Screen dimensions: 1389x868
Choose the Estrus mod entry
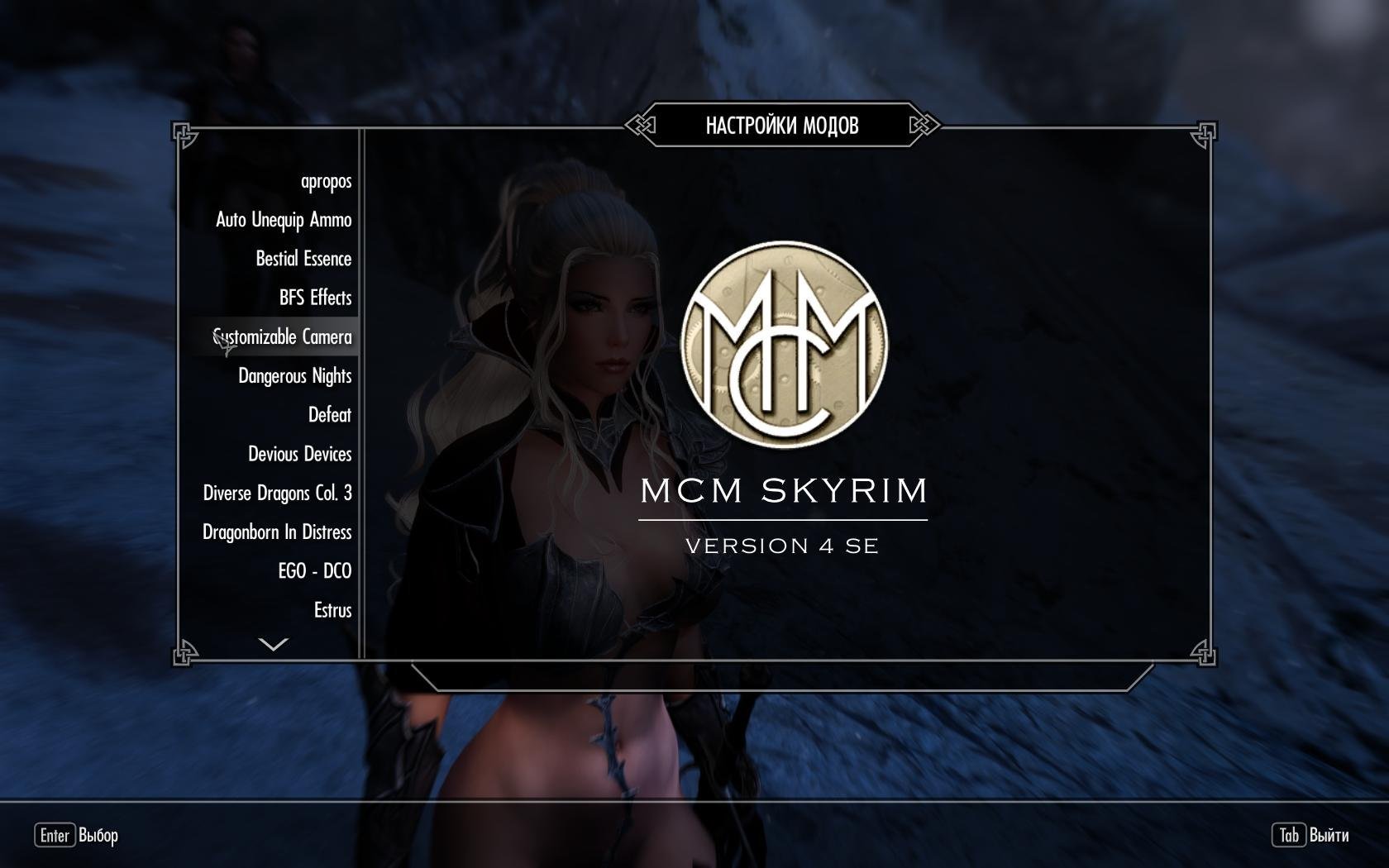[332, 610]
